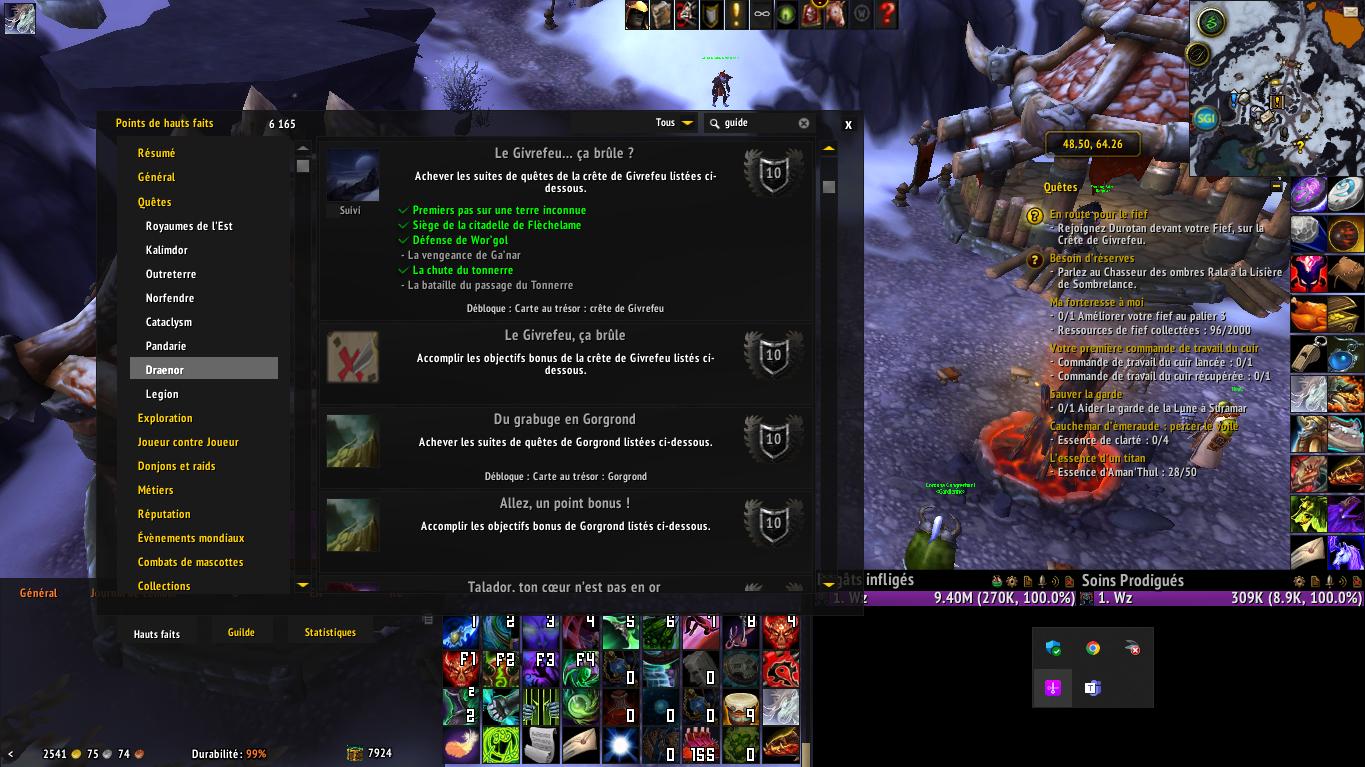Screen dimensions: 1365x767
Task: Switch to the Statistiques tab
Action: pos(330,632)
